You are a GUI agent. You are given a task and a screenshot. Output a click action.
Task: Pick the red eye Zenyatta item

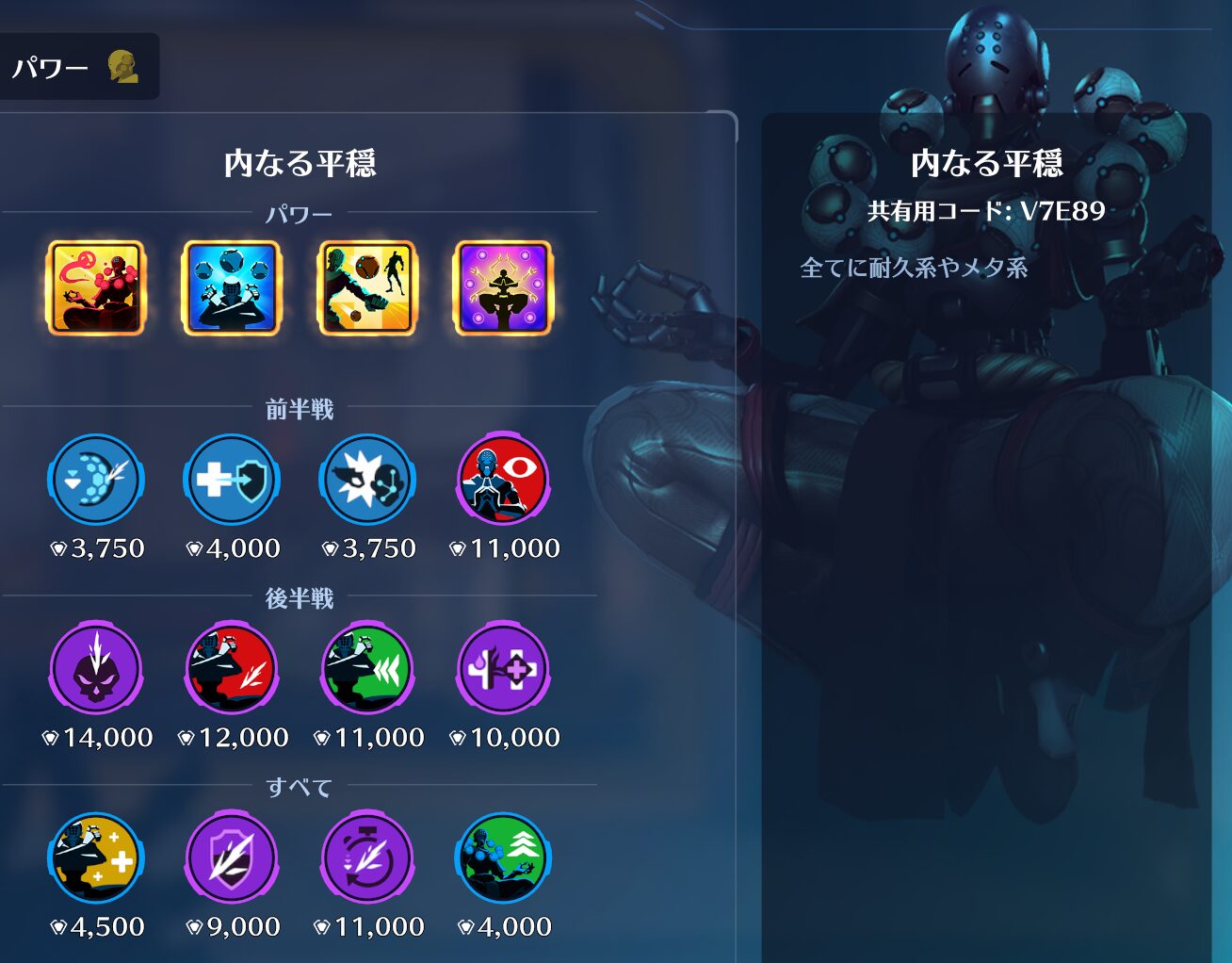[503, 480]
